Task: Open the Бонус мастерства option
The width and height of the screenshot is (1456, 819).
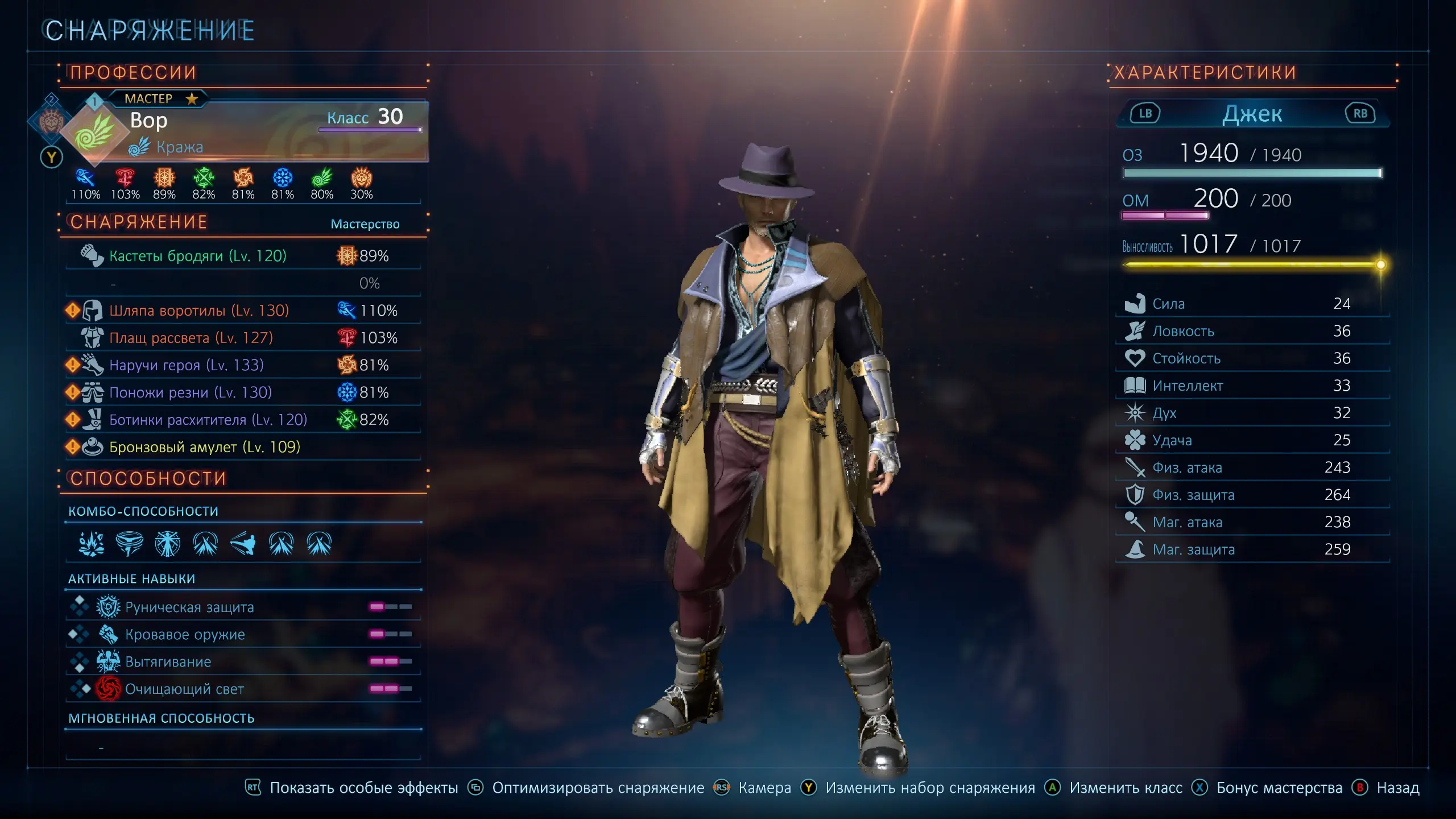Action: [1279, 788]
